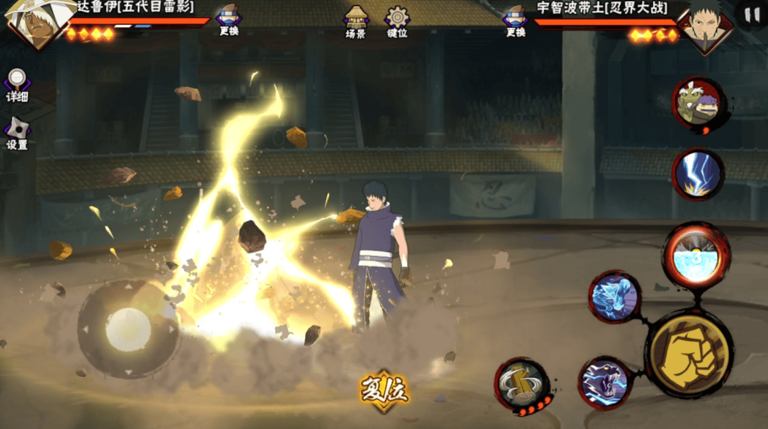Activate the toad summon icon
Viewport: 768px width, 429px height.
697,104
